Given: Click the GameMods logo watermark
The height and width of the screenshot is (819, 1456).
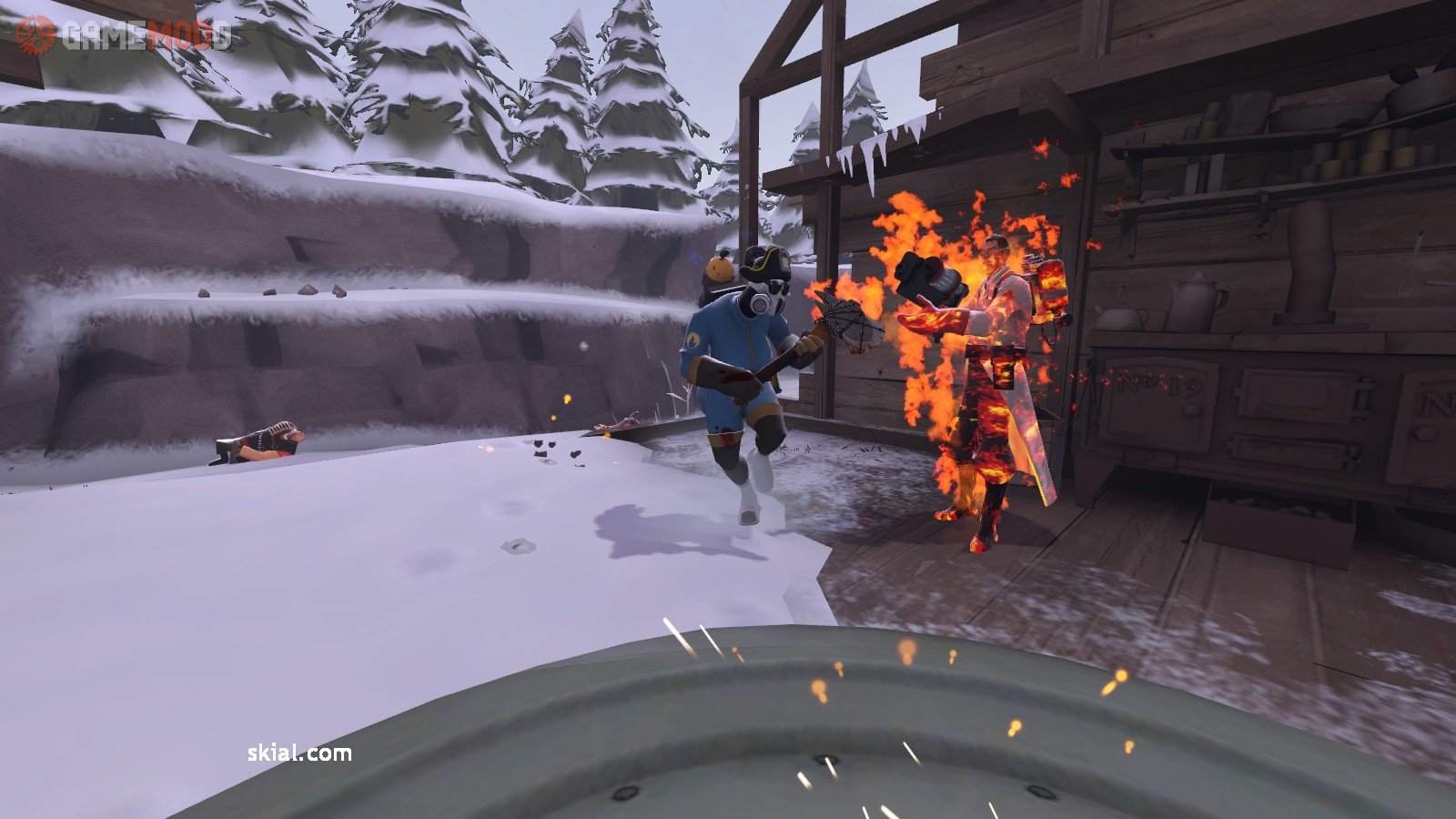Looking at the screenshot, I should point(125,35).
